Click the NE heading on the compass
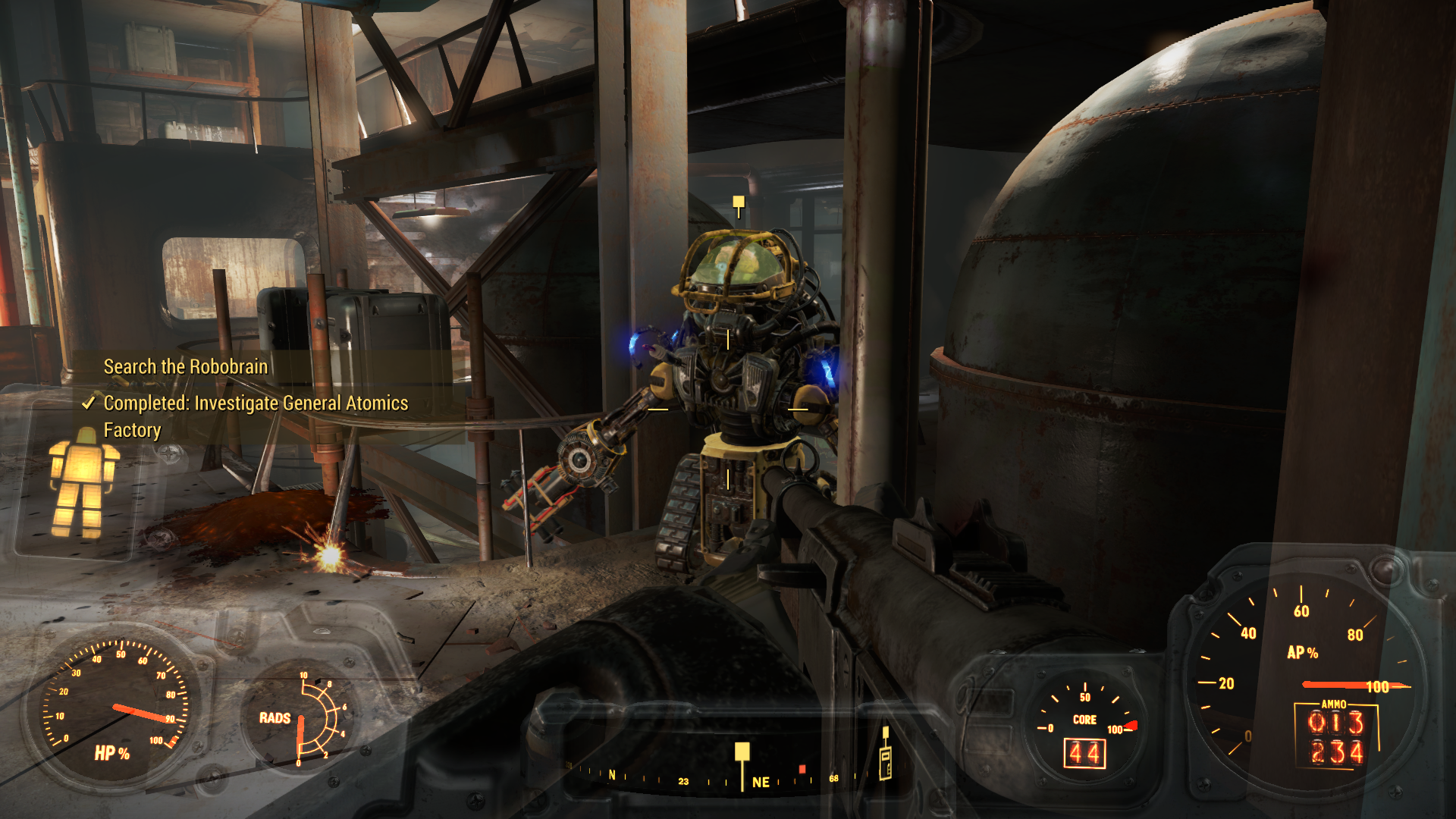 click(x=761, y=782)
